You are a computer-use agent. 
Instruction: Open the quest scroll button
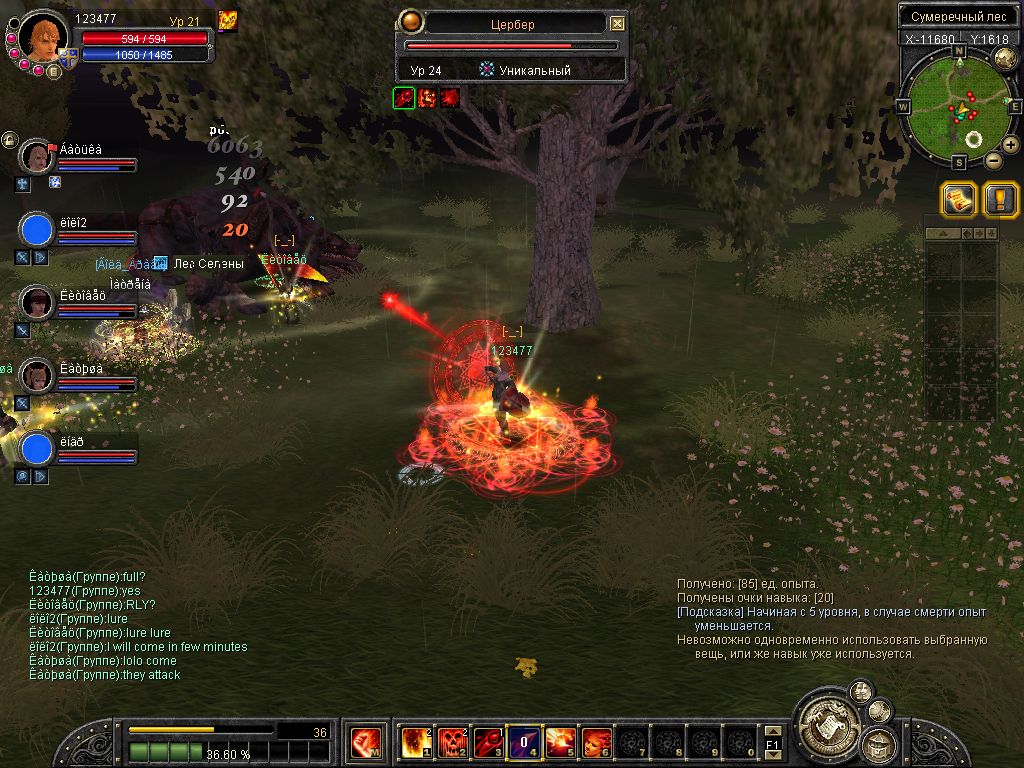point(958,199)
